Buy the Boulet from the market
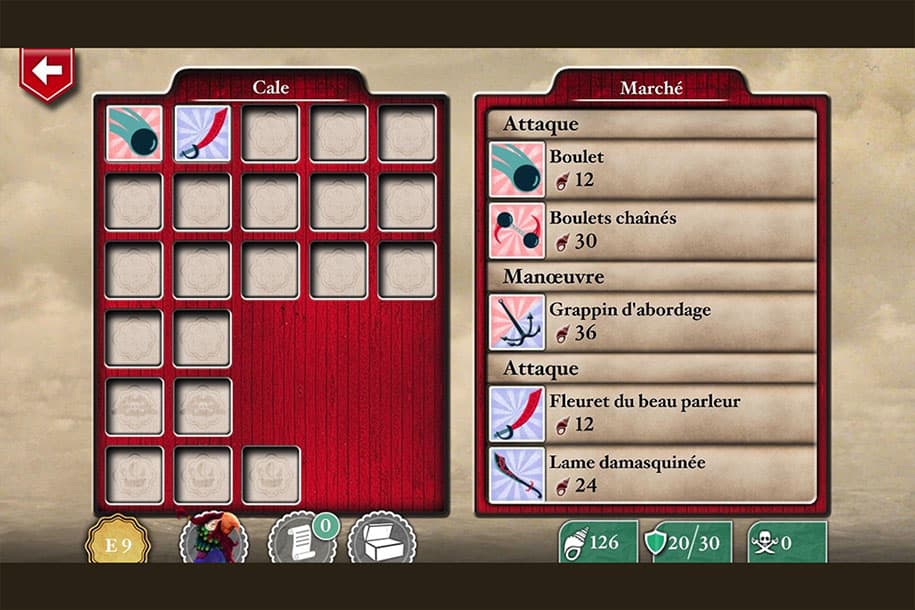Screen dimensions: 915x610 click(652, 169)
